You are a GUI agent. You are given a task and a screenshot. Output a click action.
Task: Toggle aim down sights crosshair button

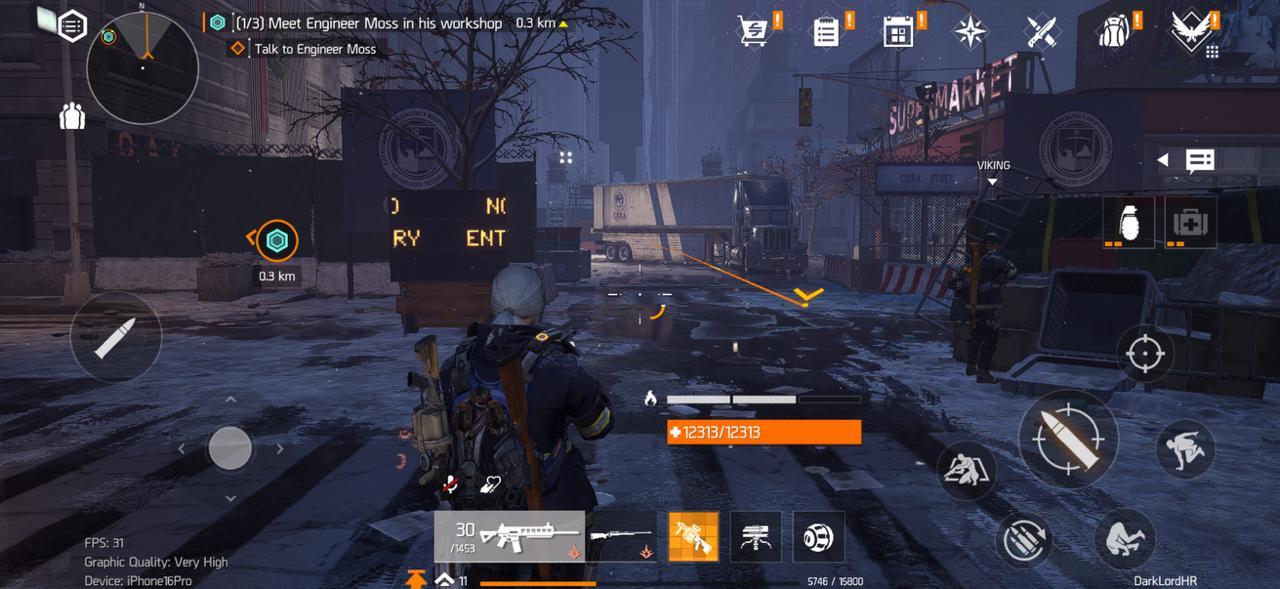[1145, 353]
